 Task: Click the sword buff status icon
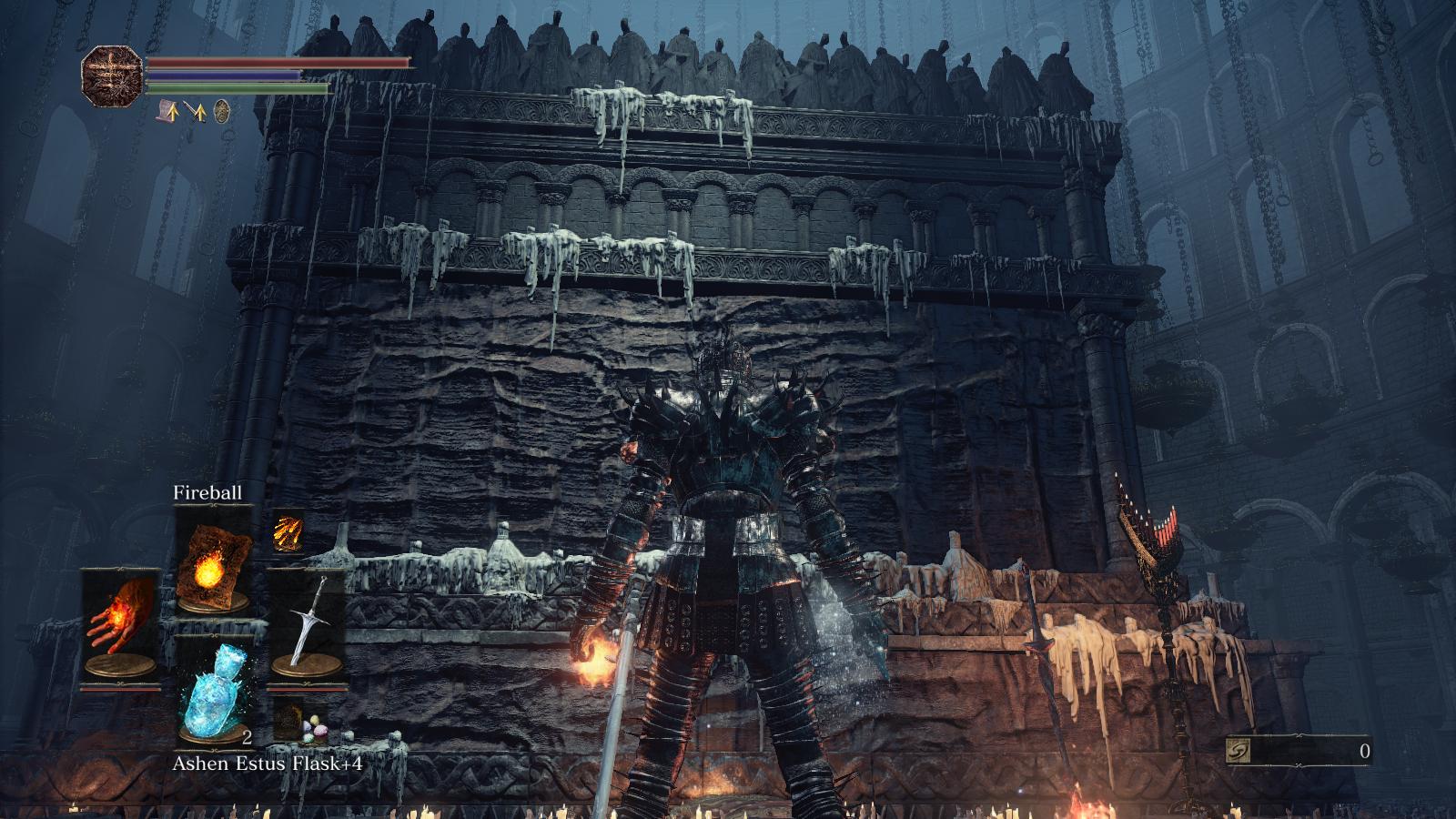pos(195,112)
